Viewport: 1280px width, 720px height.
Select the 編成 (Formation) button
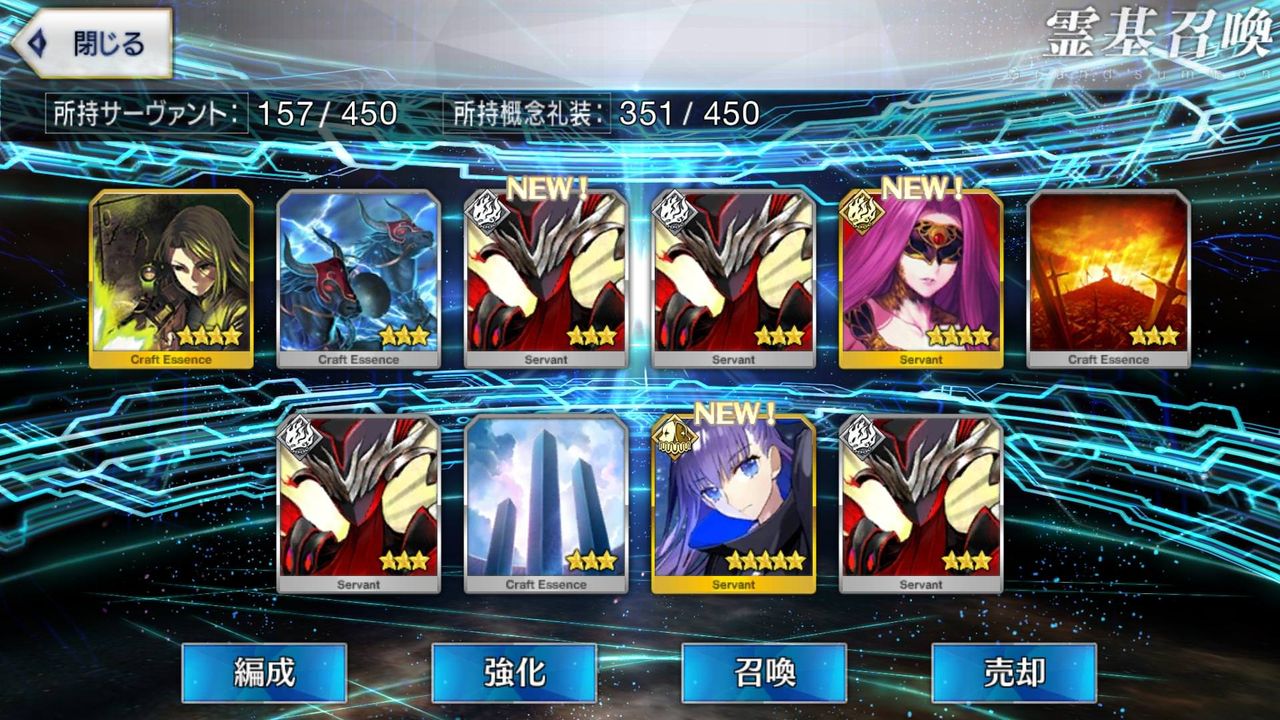coord(264,675)
